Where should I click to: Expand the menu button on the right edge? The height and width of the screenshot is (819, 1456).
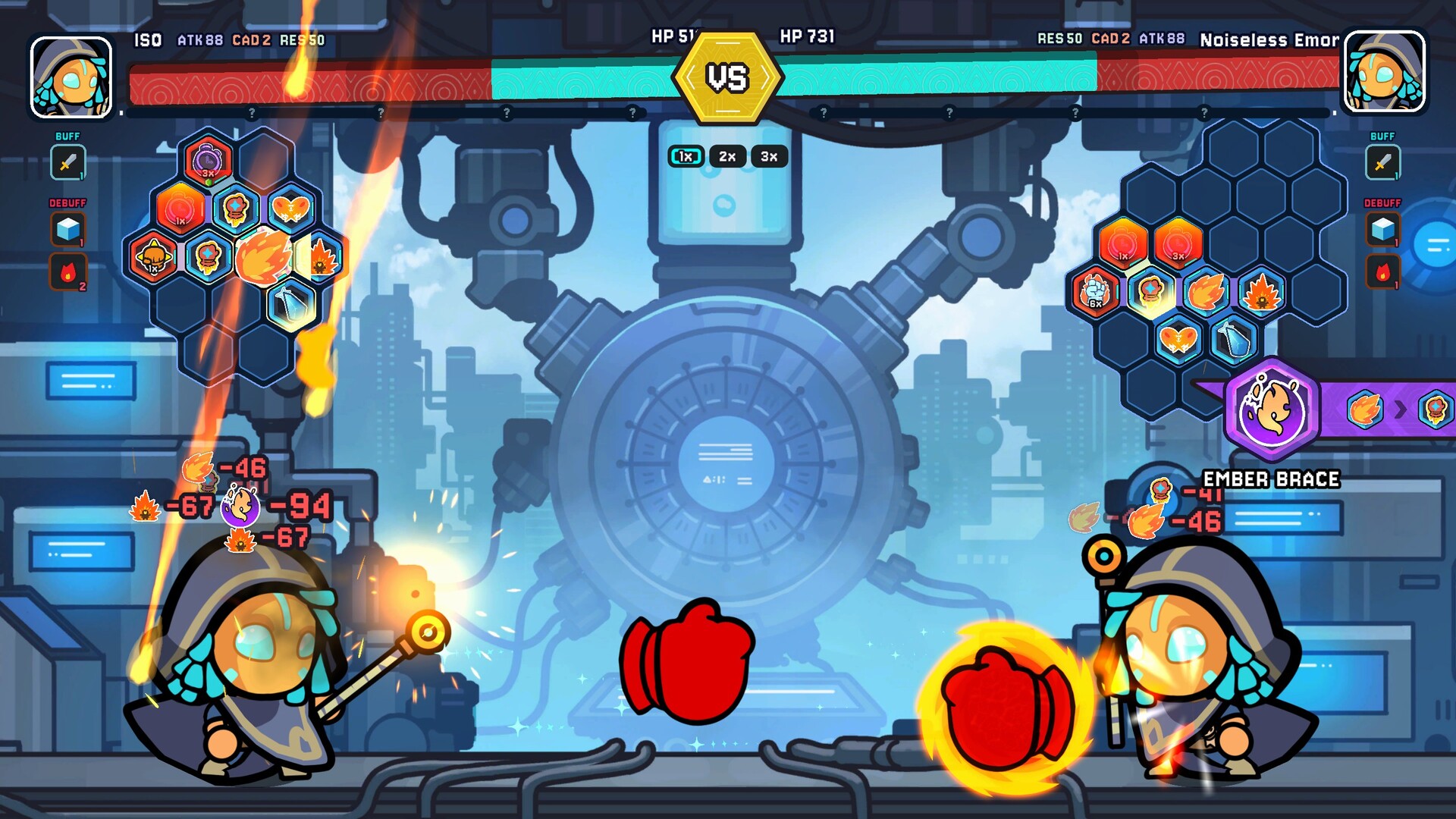coord(1436,244)
